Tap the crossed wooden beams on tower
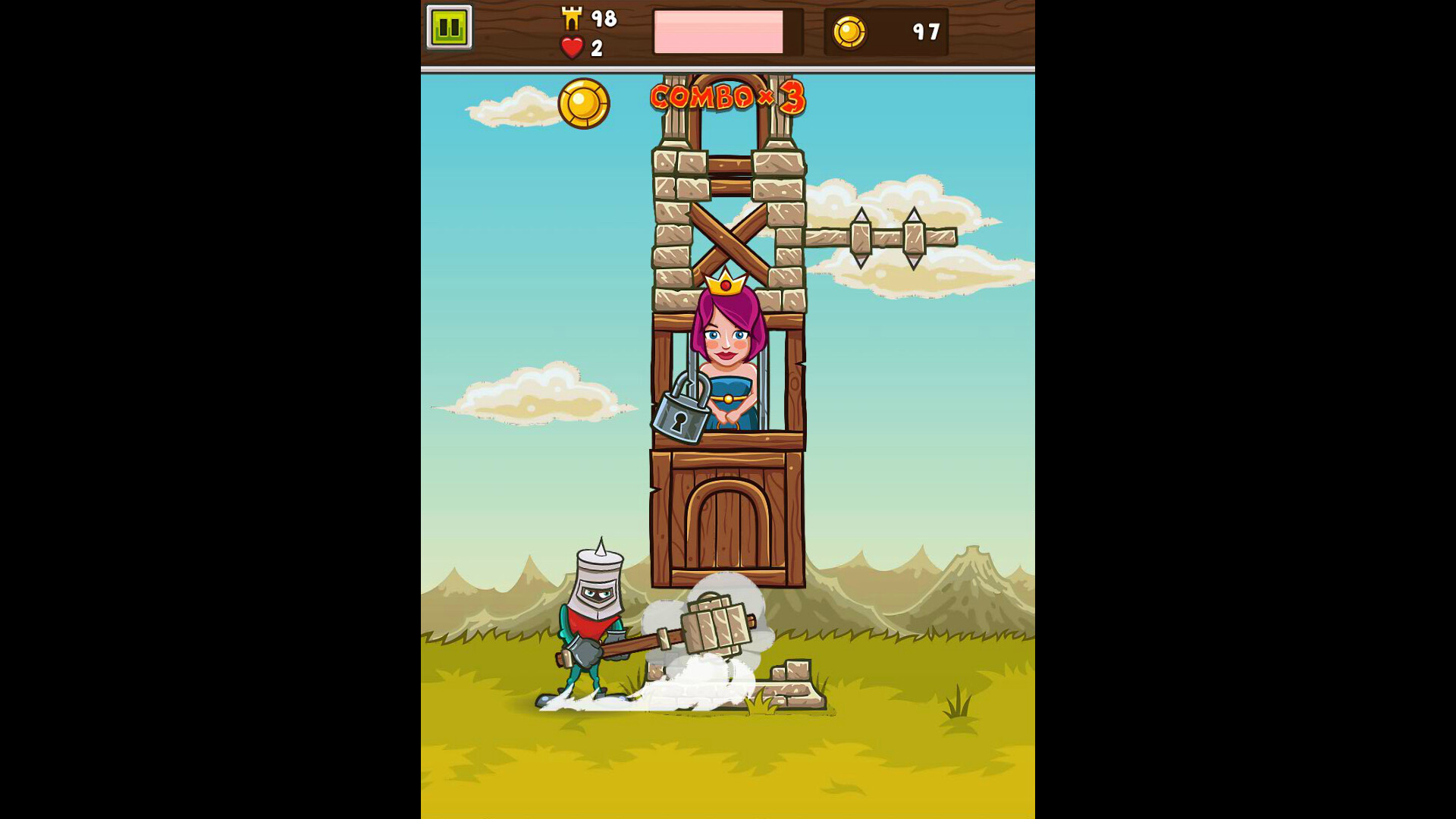This screenshot has width=1456, height=819. [x=730, y=237]
